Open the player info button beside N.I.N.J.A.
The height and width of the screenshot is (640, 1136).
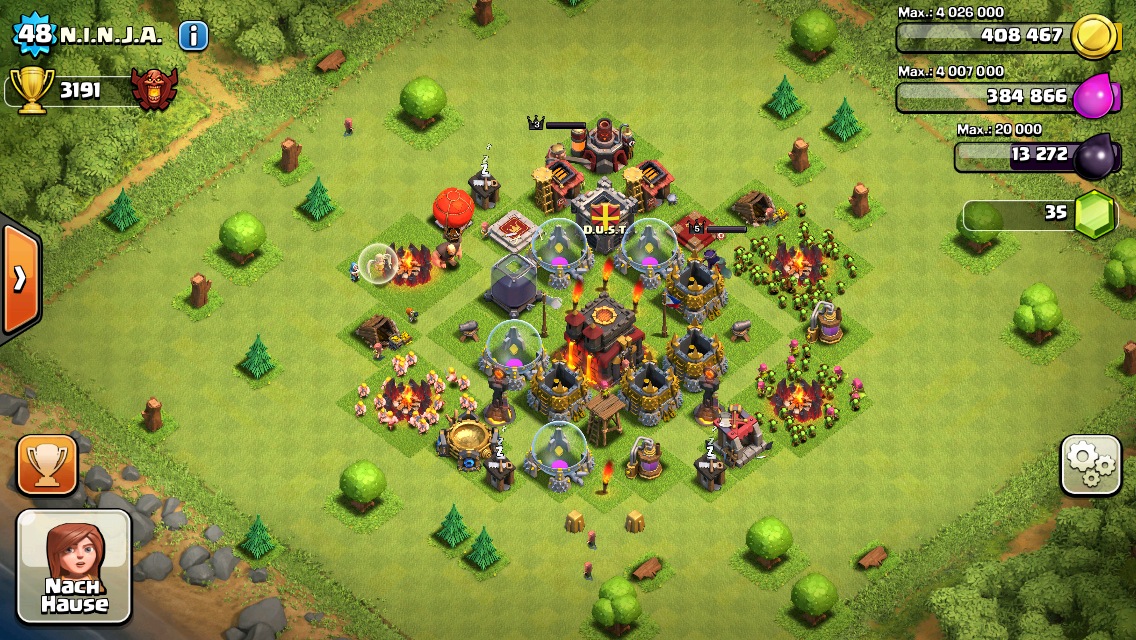point(193,36)
